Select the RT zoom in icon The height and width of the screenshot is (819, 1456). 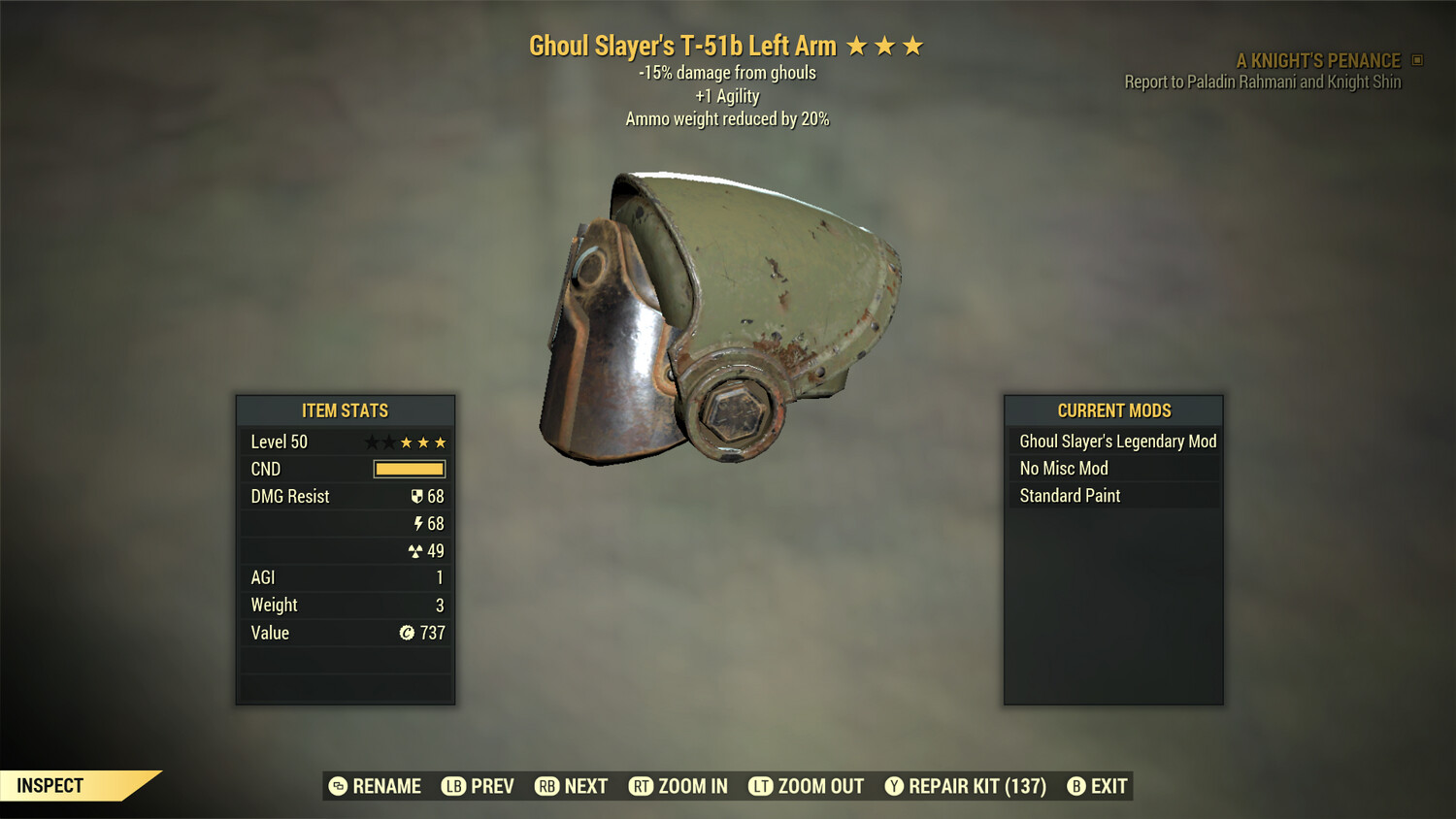[642, 786]
